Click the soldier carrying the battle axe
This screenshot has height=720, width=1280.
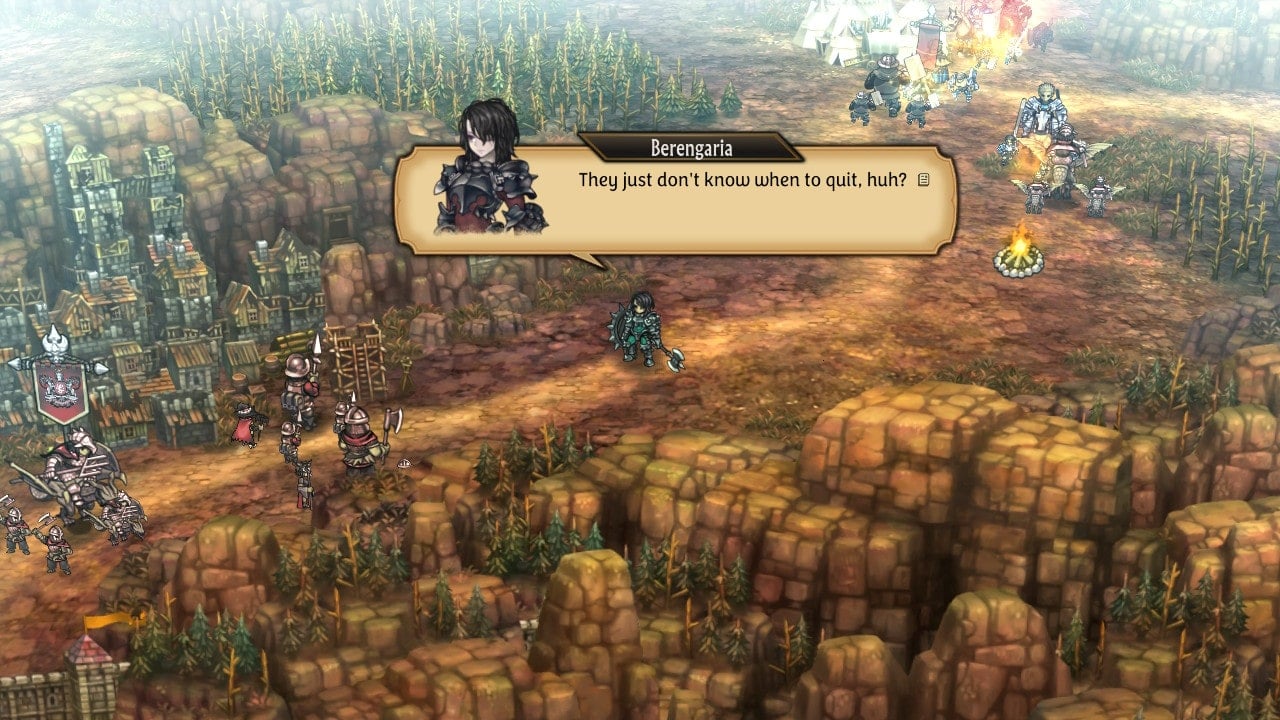coord(358,435)
